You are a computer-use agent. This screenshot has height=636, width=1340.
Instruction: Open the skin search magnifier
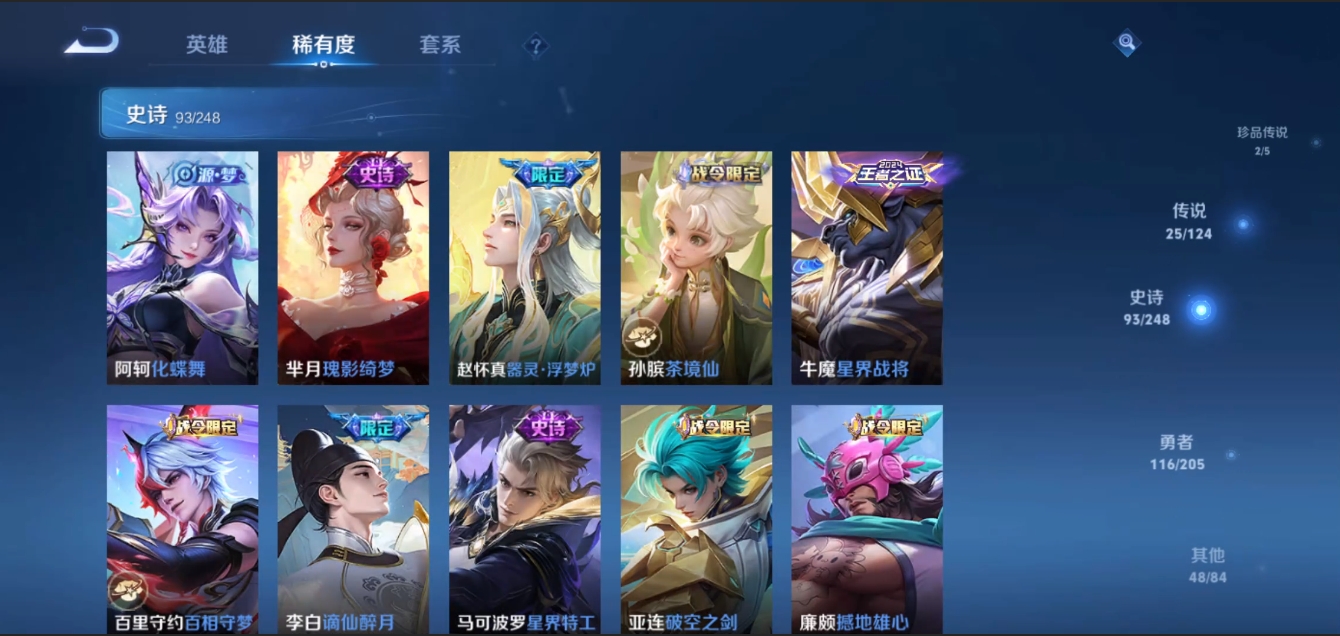point(1127,42)
